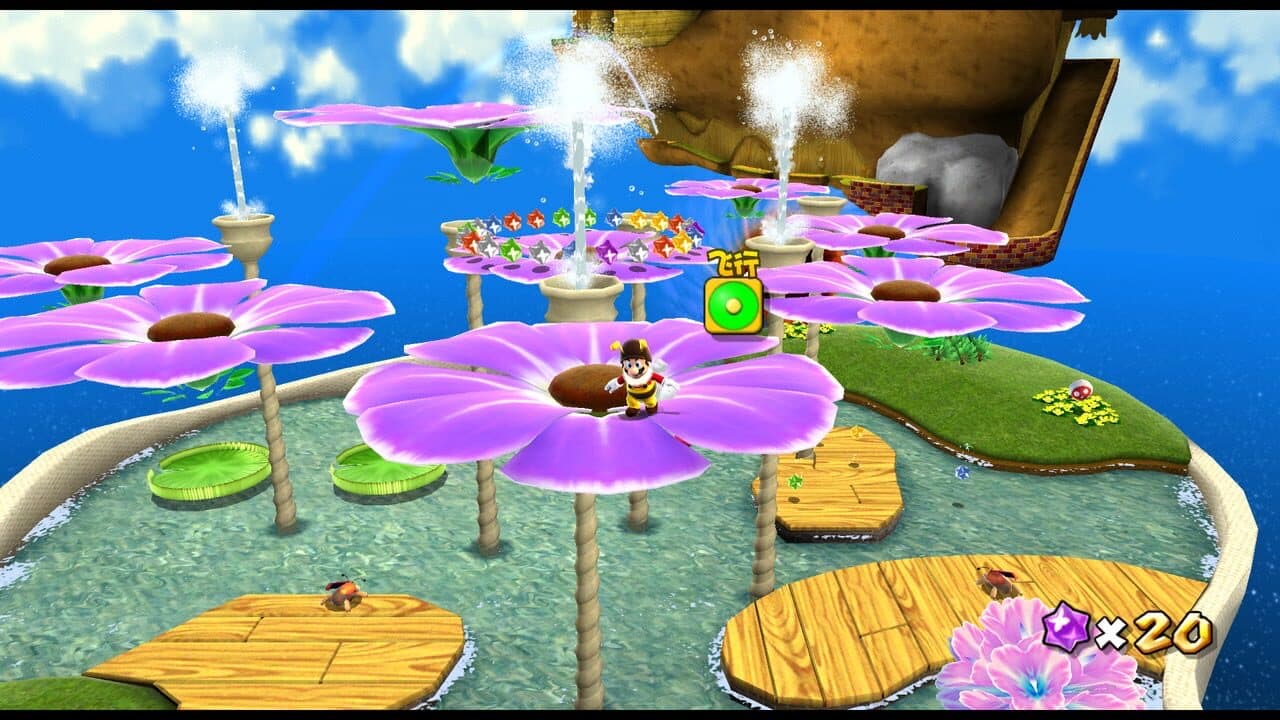Viewport: 1280px width, 720px height.
Task: Select Bee Mario on the flower
Action: click(635, 385)
